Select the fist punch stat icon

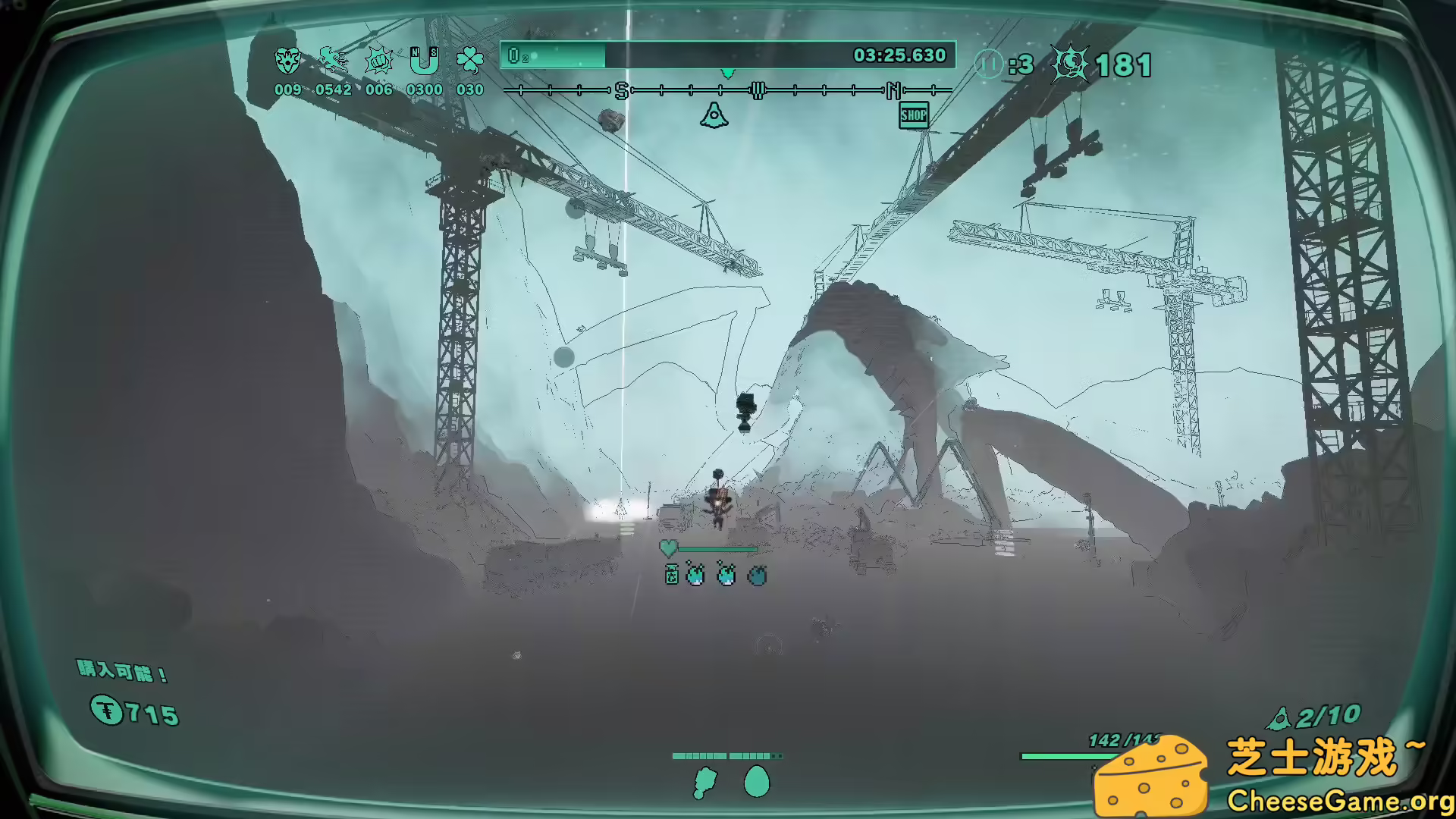(378, 61)
